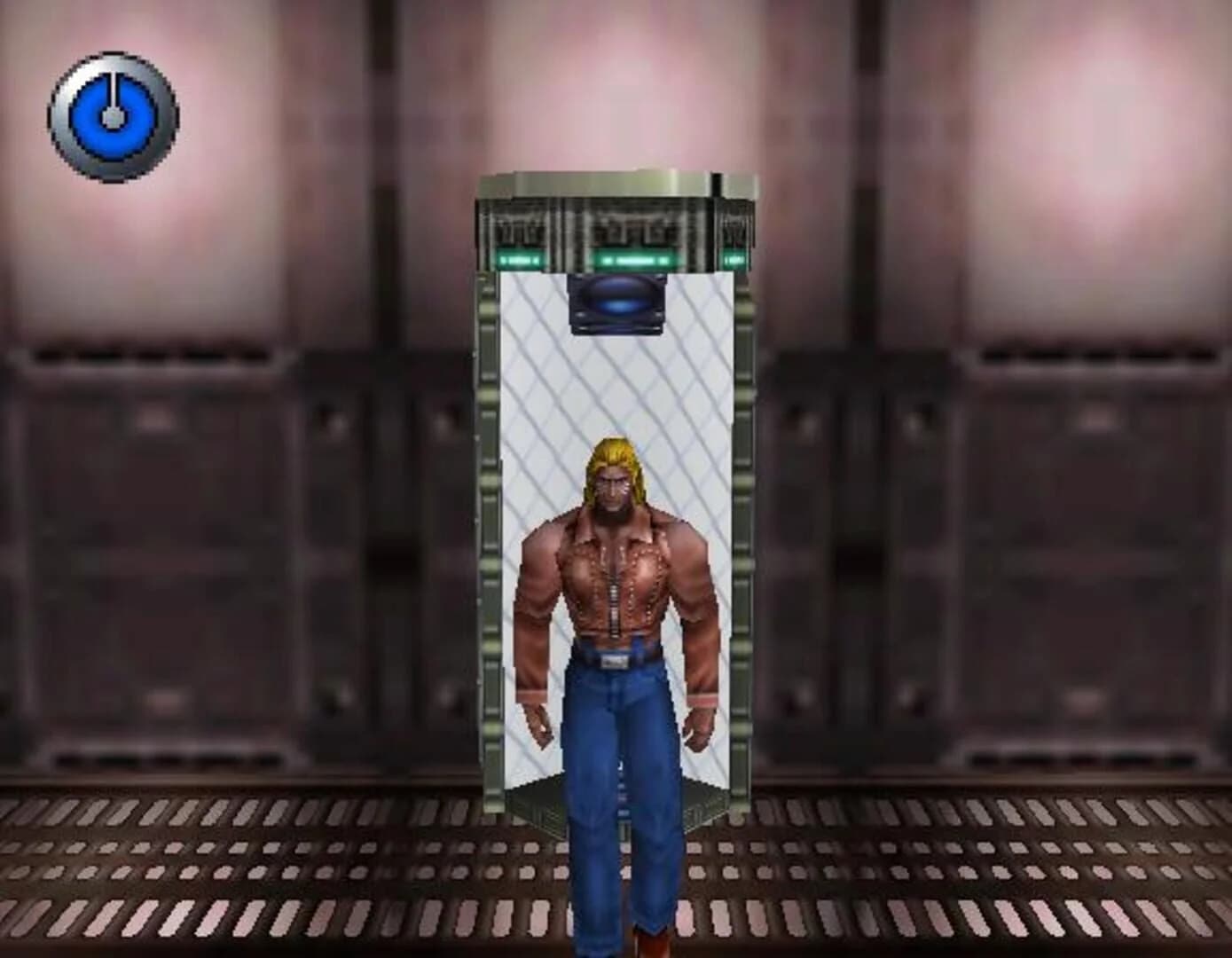The height and width of the screenshot is (958, 1232).
Task: Click the dark fan vent above the character
Action: point(618,303)
